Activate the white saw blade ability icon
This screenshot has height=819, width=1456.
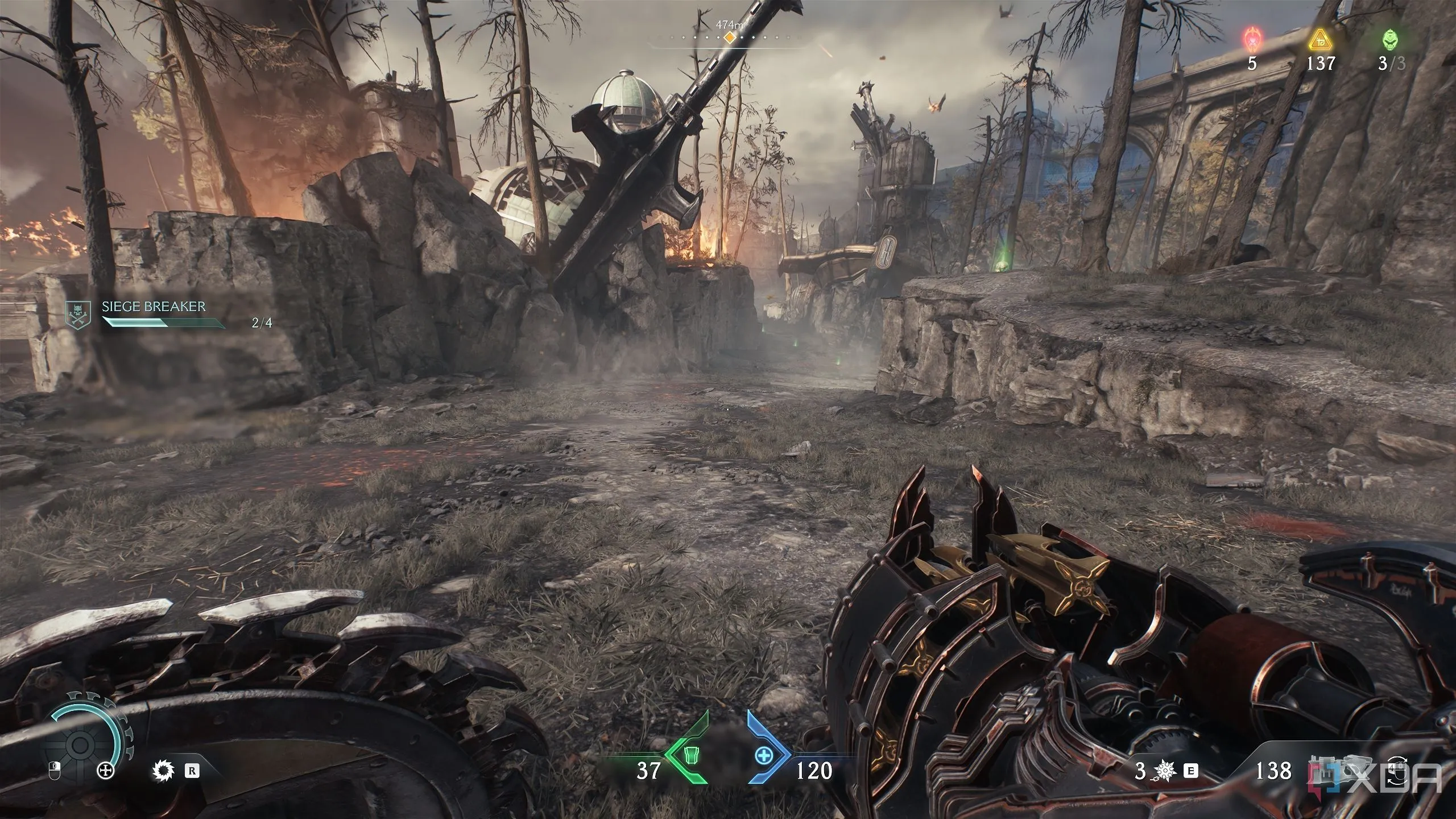pyautogui.click(x=162, y=771)
